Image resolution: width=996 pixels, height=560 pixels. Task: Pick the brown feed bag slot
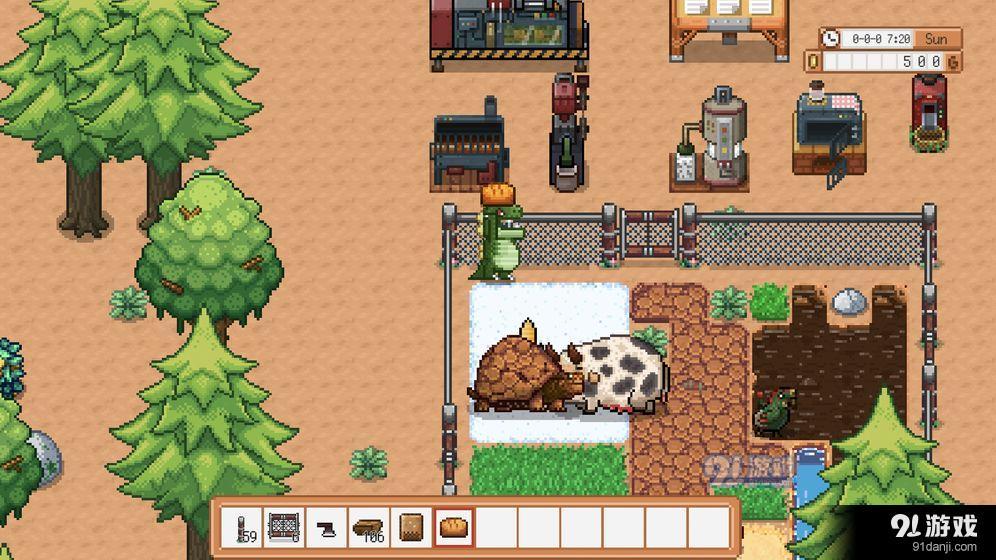(x=411, y=528)
